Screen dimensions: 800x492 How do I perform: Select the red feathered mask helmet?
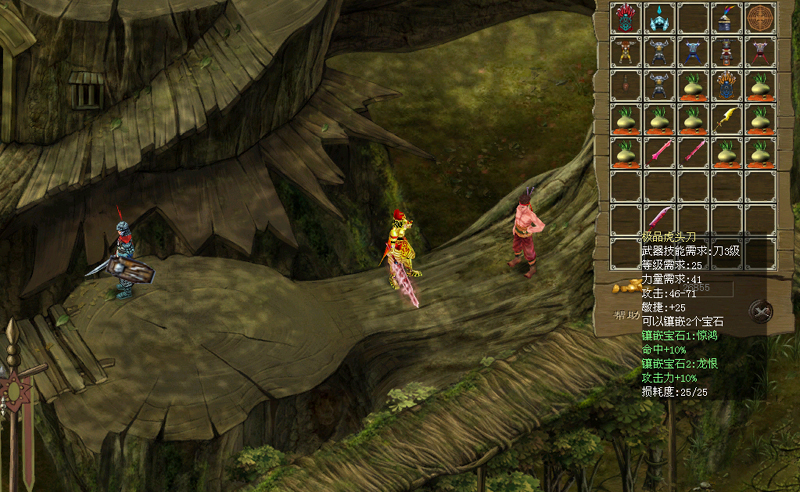(x=627, y=17)
